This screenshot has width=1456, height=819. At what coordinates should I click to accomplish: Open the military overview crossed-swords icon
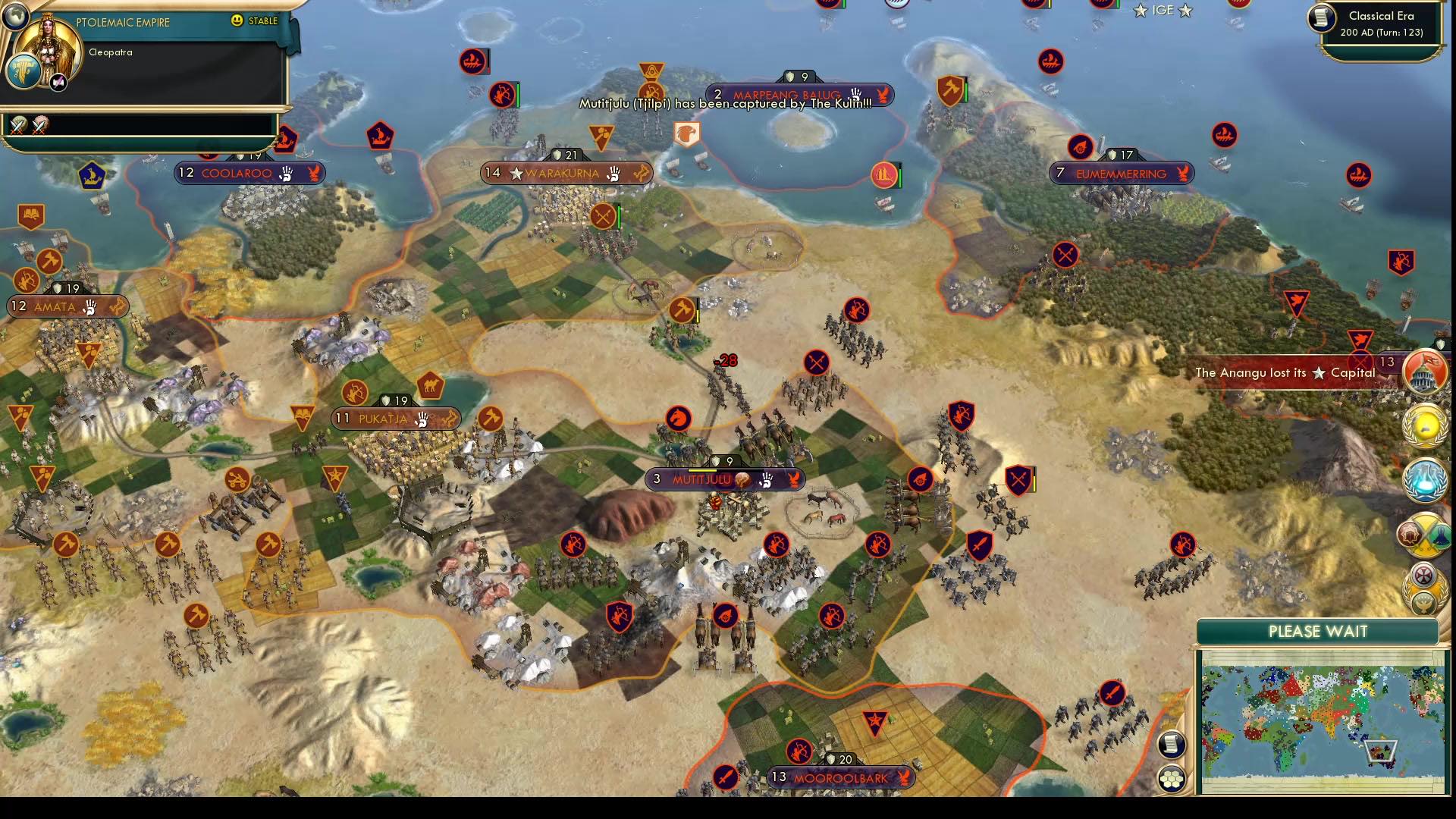(1425, 535)
